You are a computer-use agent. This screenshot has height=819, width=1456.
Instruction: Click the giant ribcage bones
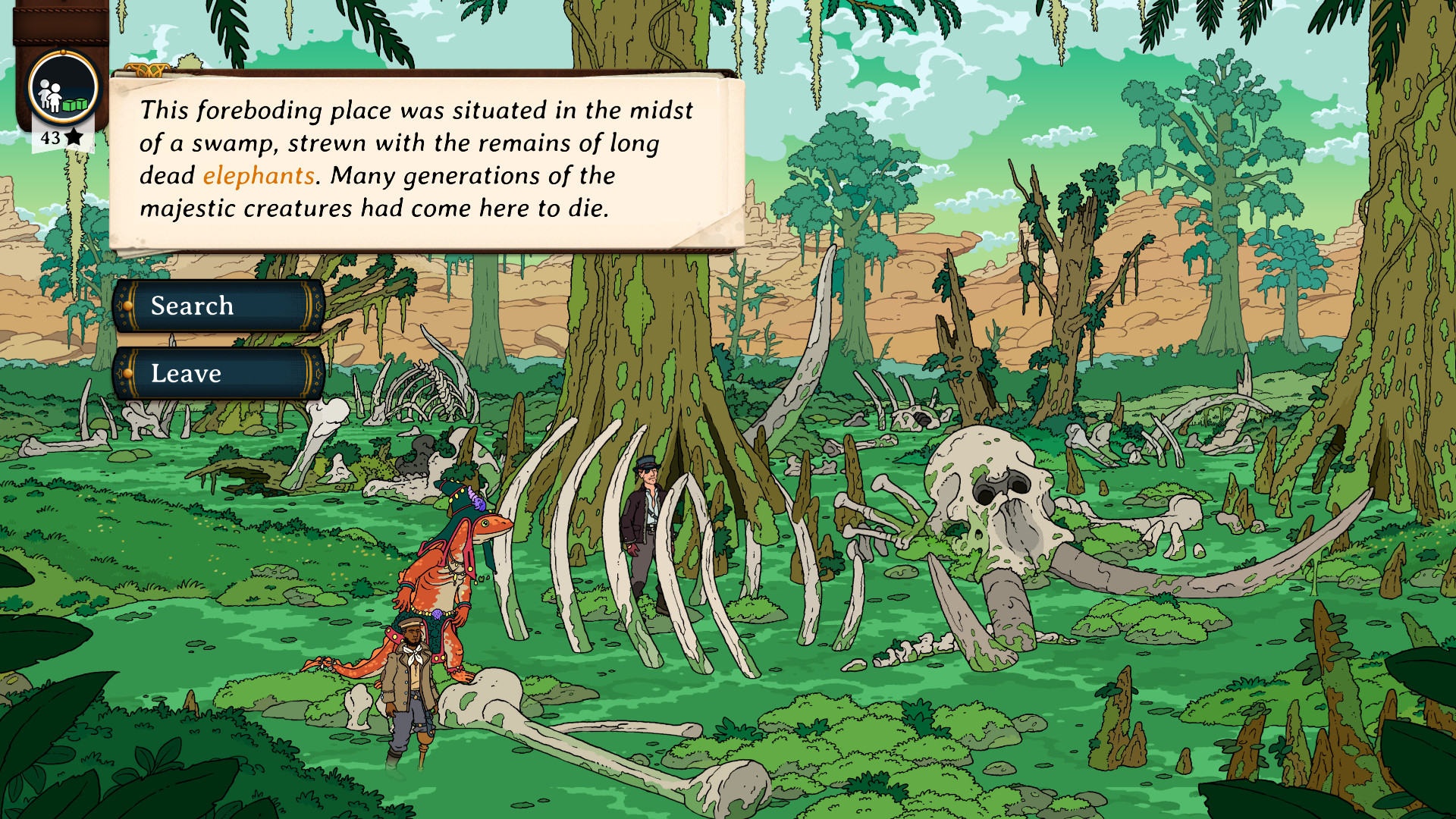[682, 546]
